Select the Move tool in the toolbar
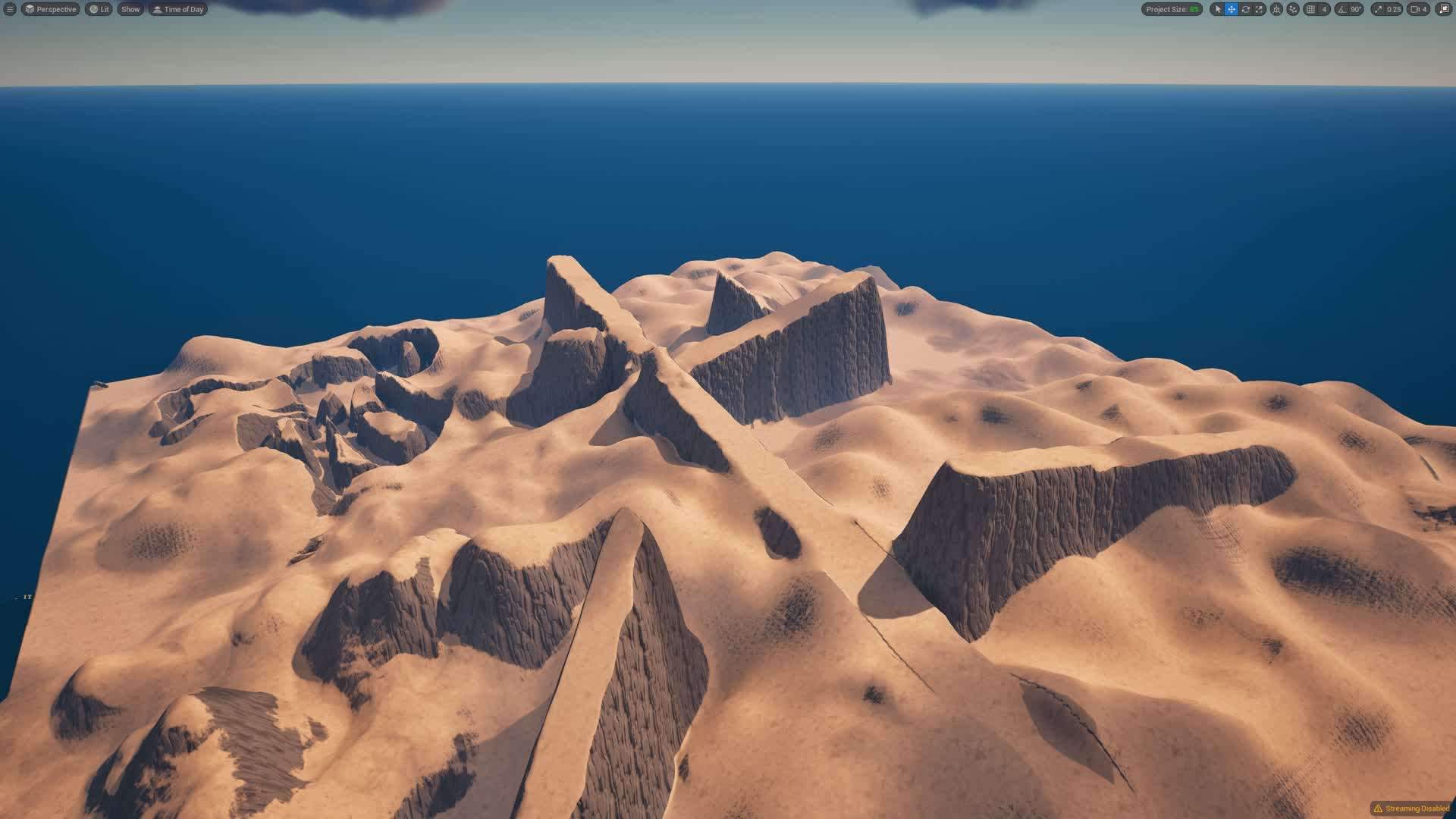 pos(1231,9)
